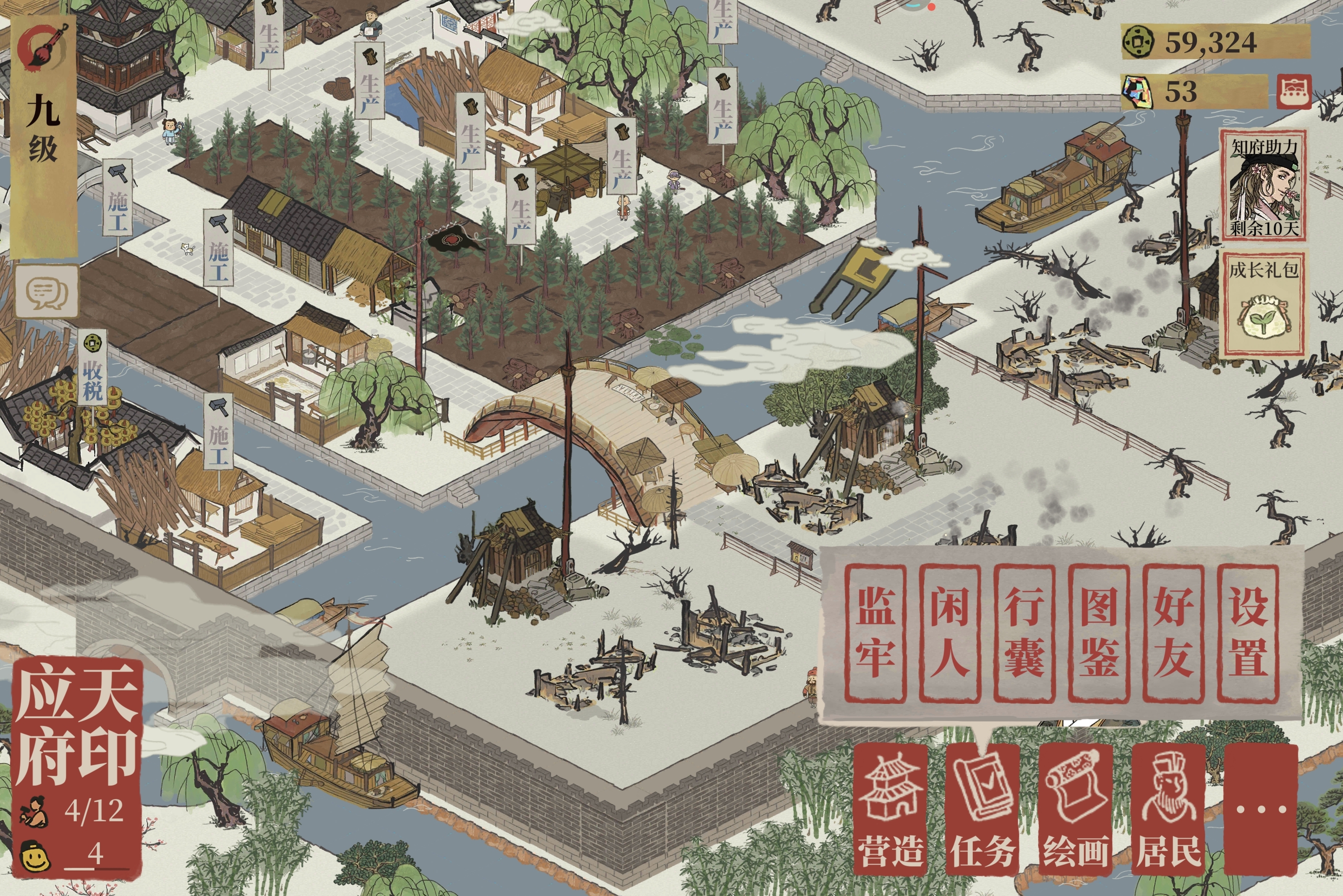The image size is (1343, 896).
Task: Open 设置 settings
Action: [x=1247, y=633]
